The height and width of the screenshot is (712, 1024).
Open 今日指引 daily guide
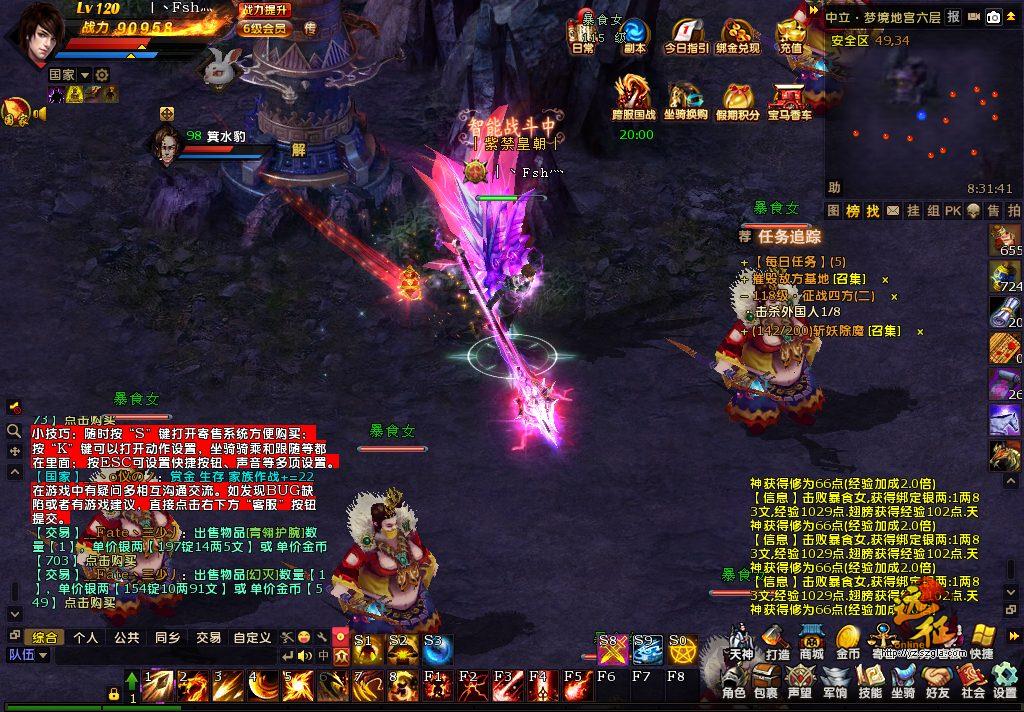pyautogui.click(x=686, y=36)
